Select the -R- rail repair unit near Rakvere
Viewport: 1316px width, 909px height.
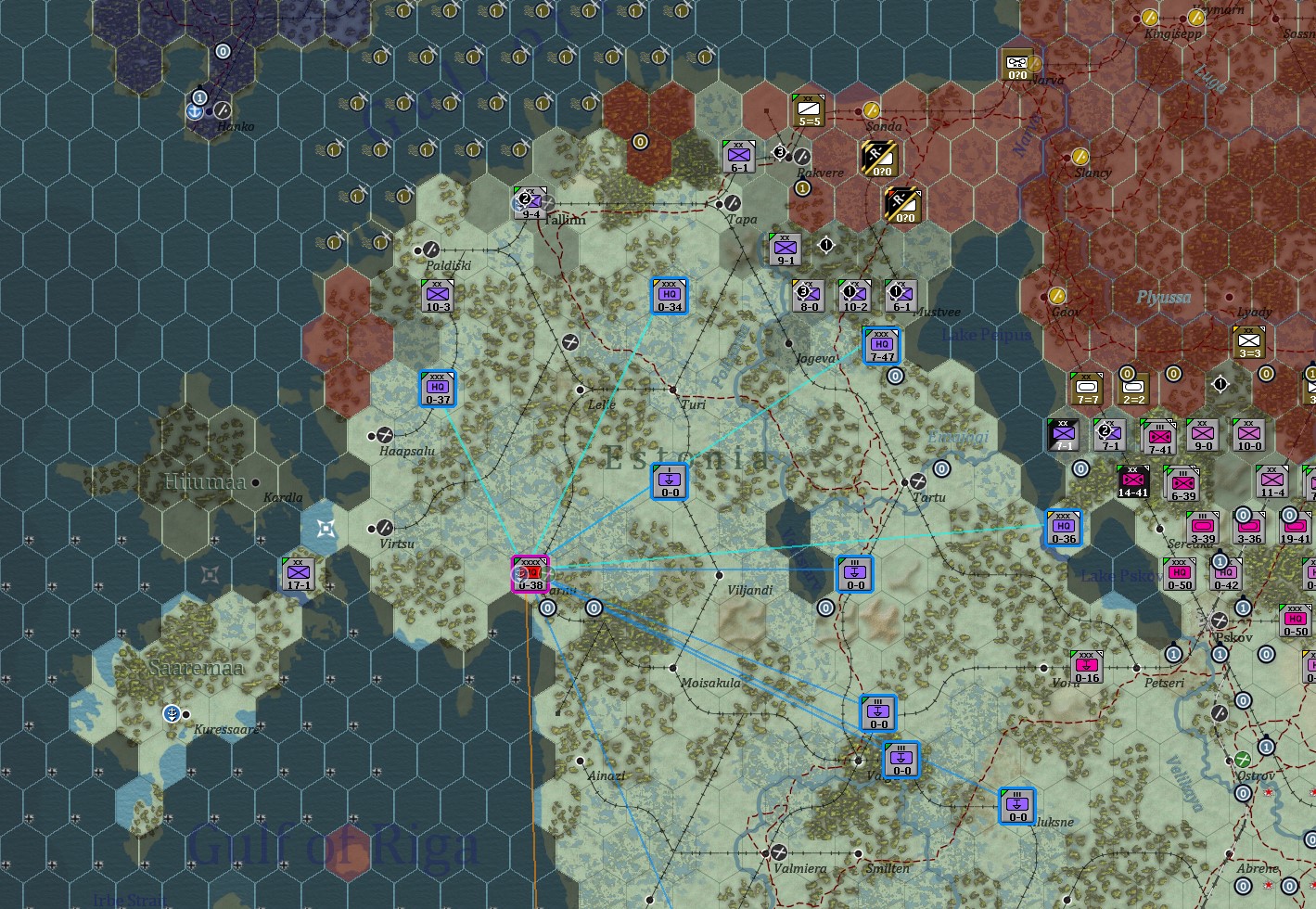(x=878, y=160)
